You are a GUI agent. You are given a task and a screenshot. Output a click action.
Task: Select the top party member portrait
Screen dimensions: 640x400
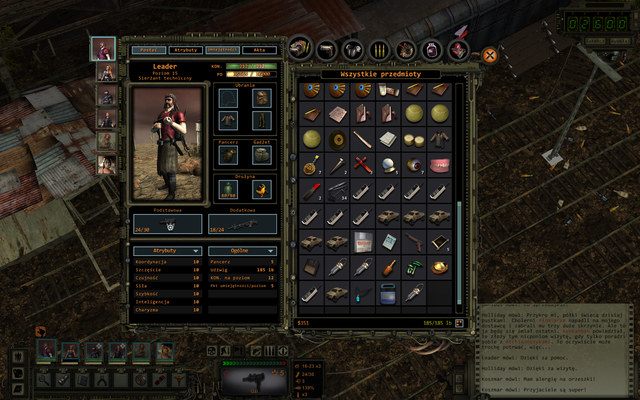click(x=103, y=48)
